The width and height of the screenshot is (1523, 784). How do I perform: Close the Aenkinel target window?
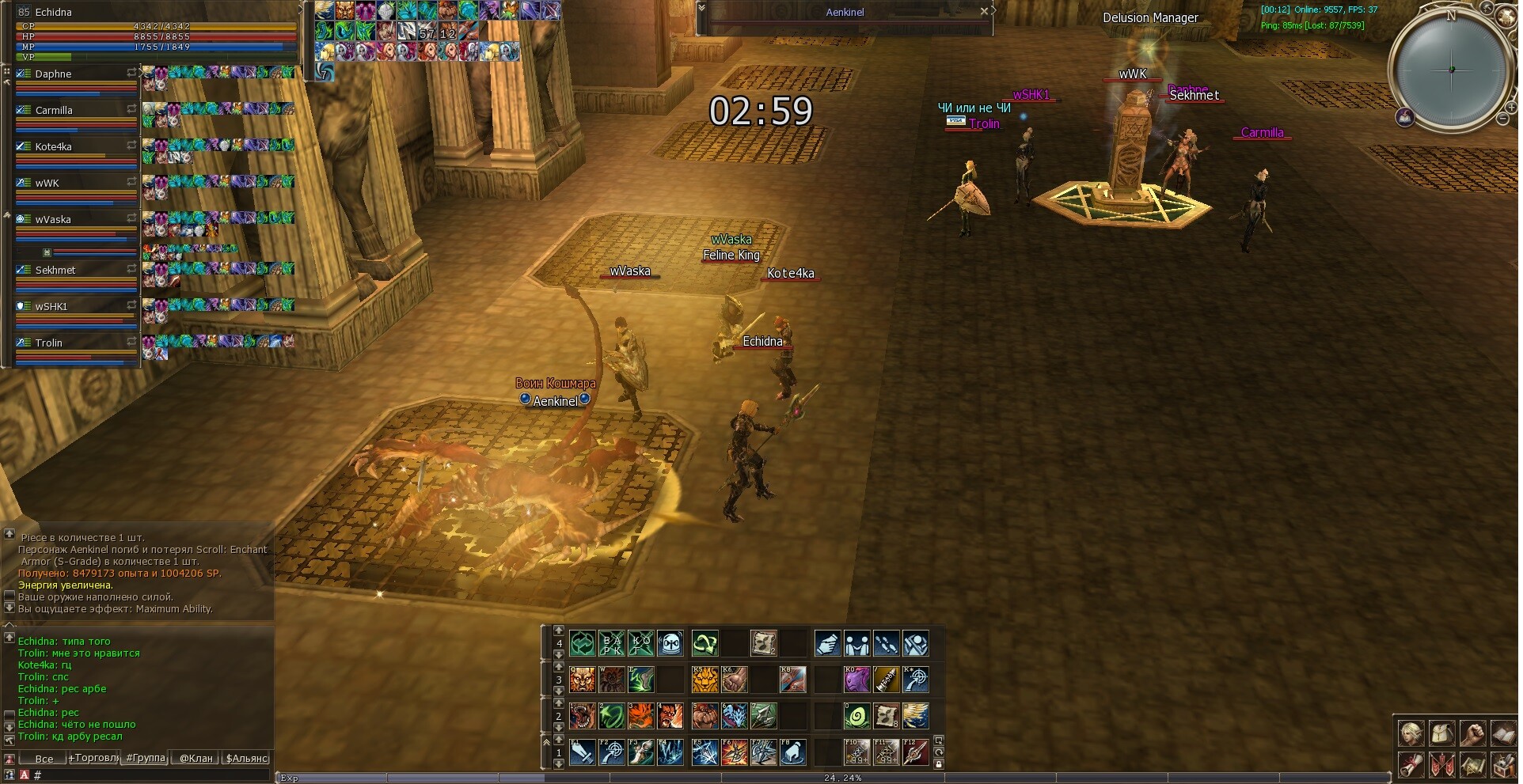(x=984, y=11)
